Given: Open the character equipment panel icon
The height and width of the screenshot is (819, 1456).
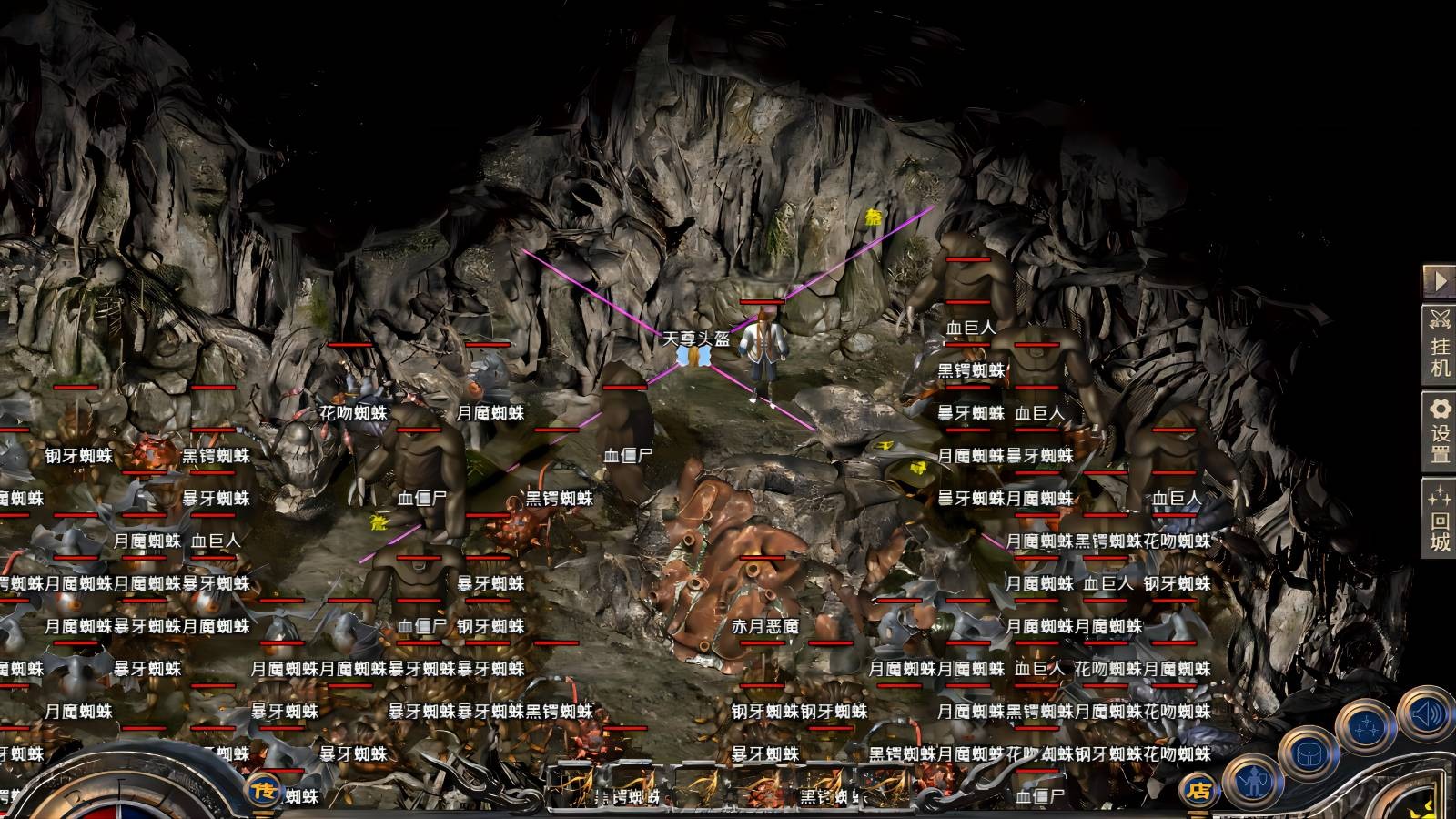Looking at the screenshot, I should pos(1254,784).
